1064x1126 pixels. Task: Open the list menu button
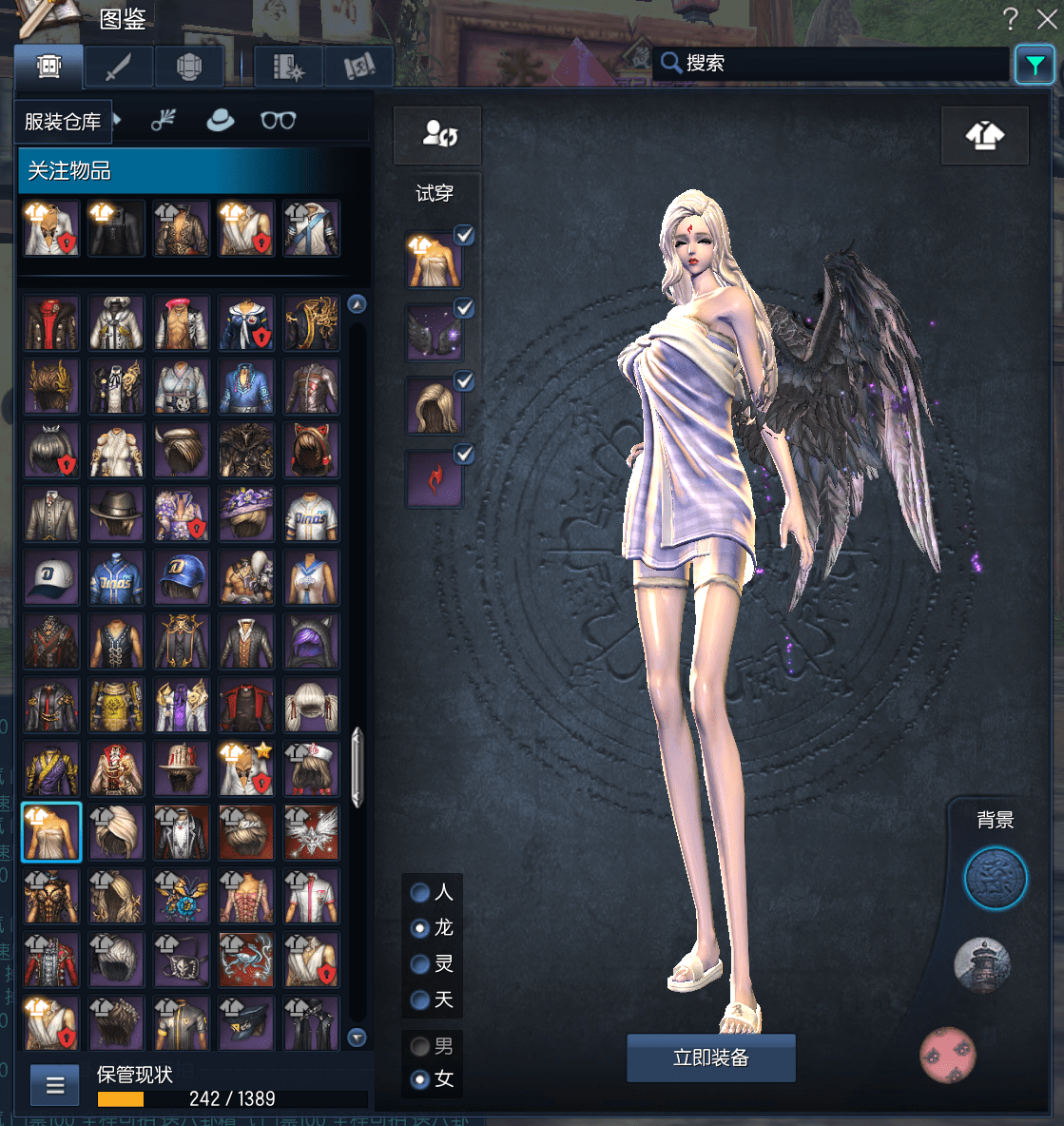pyautogui.click(x=55, y=1084)
